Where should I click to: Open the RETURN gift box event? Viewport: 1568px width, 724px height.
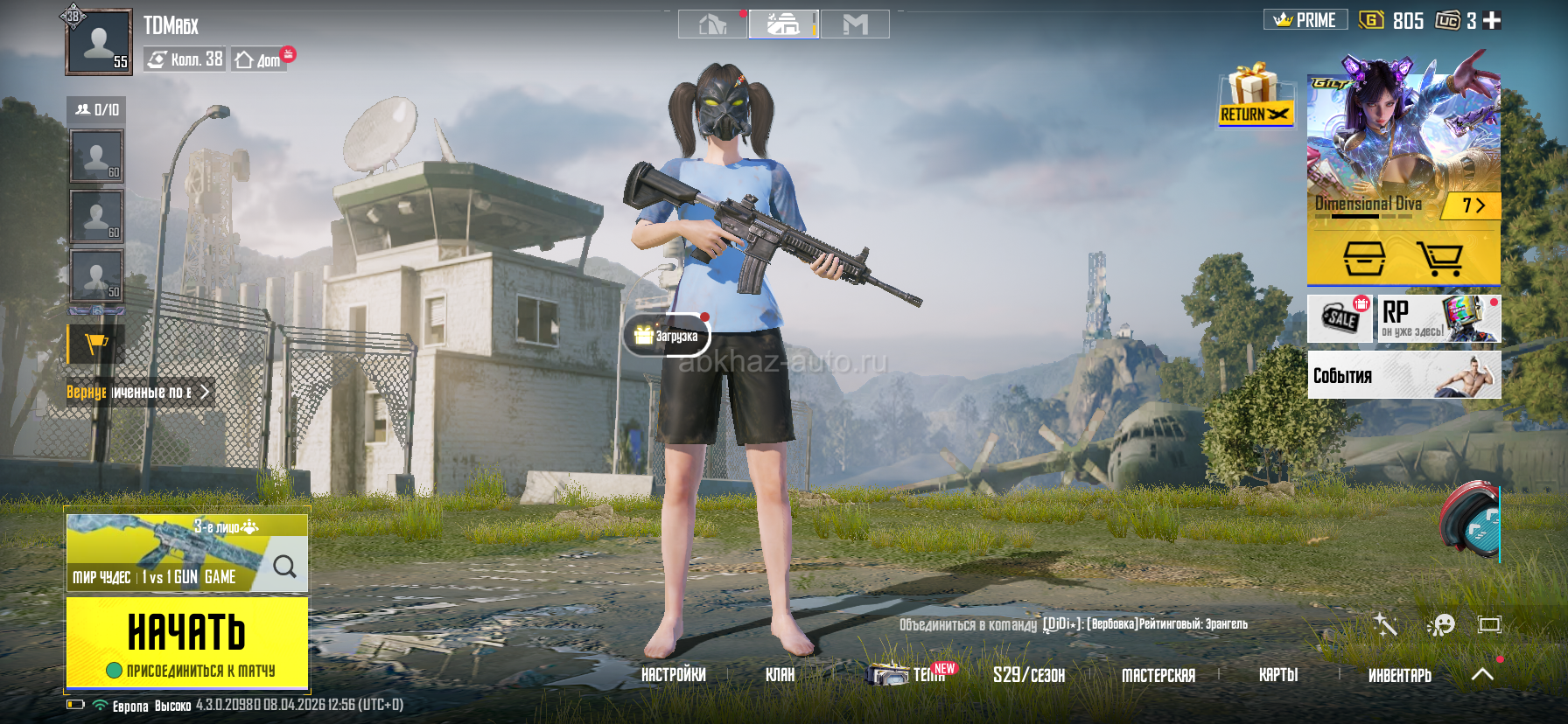click(1255, 96)
